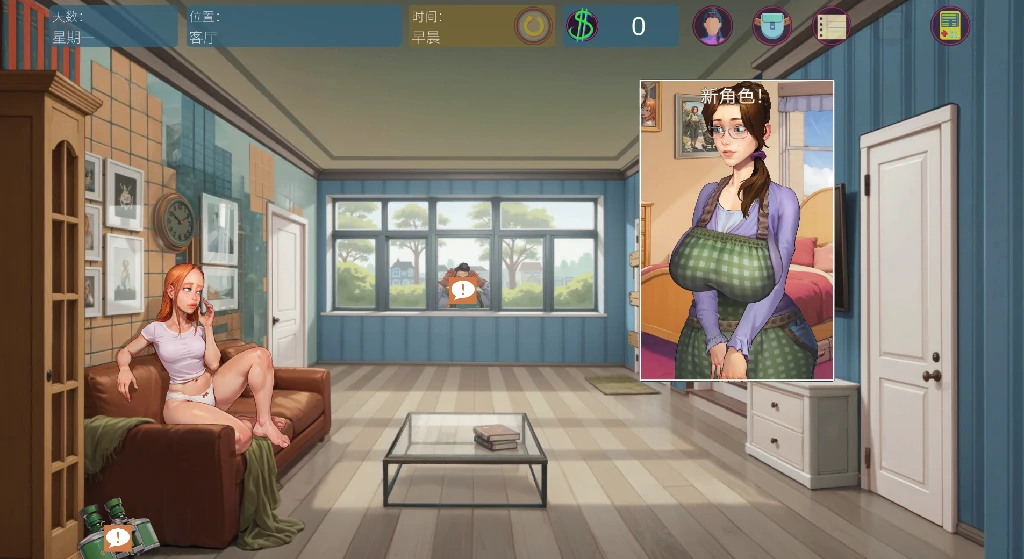
Task: Dismiss the new character popup card
Action: pyautogui.click(x=737, y=230)
